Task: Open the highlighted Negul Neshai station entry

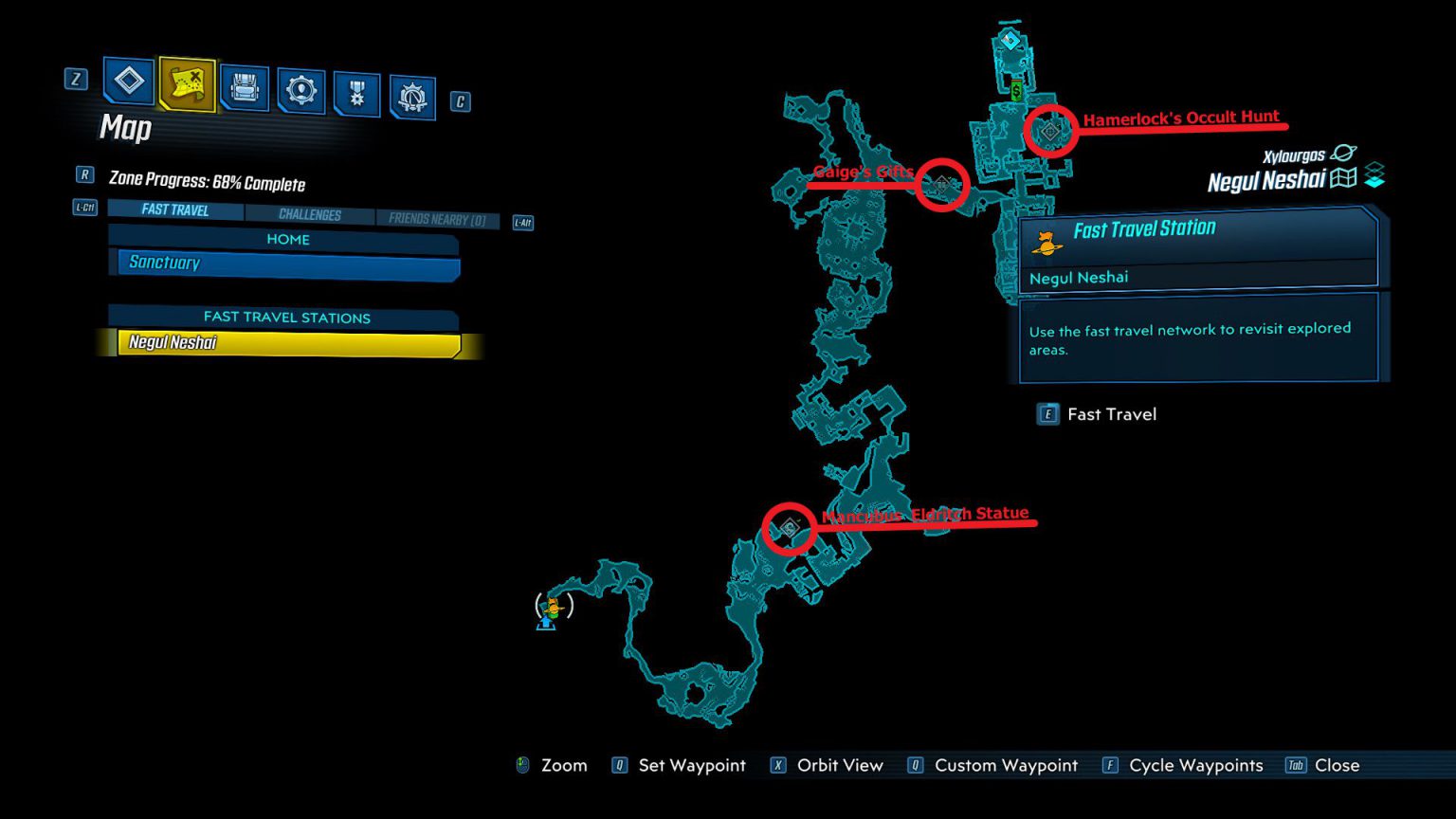Action: pyautogui.click(x=284, y=342)
